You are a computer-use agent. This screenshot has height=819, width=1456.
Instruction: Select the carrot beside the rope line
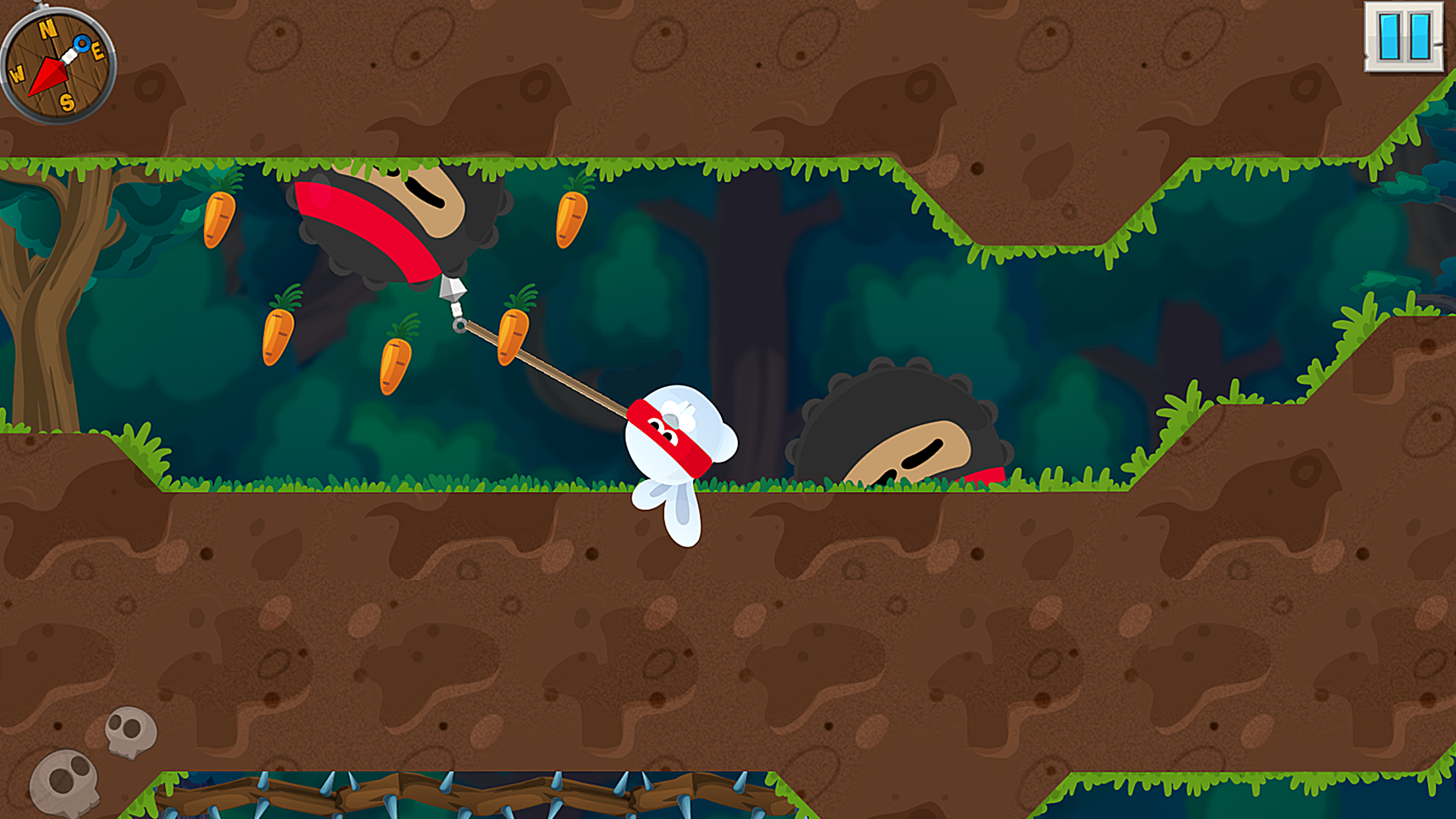tap(514, 336)
